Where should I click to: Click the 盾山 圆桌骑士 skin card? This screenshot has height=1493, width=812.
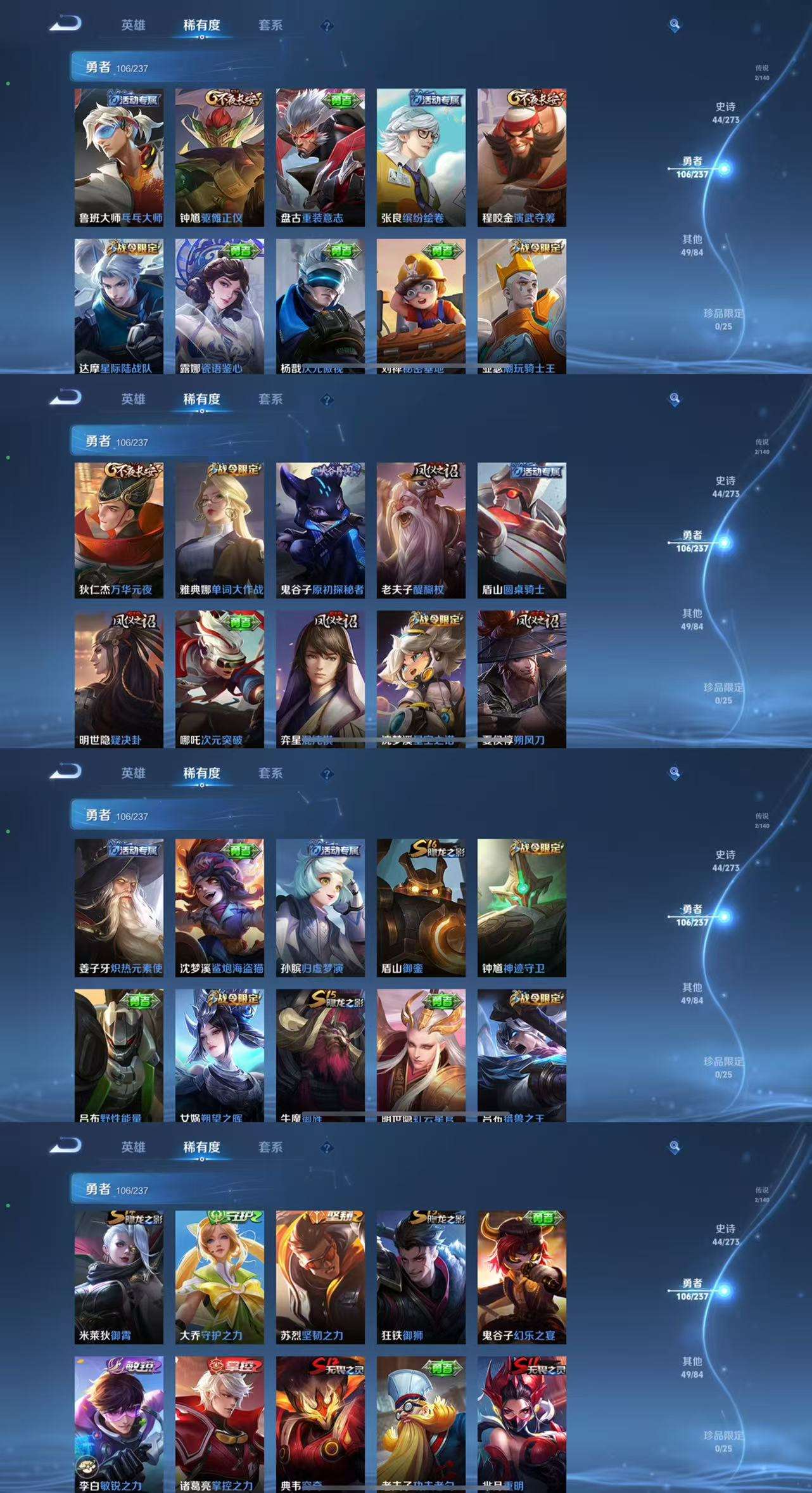521,530
